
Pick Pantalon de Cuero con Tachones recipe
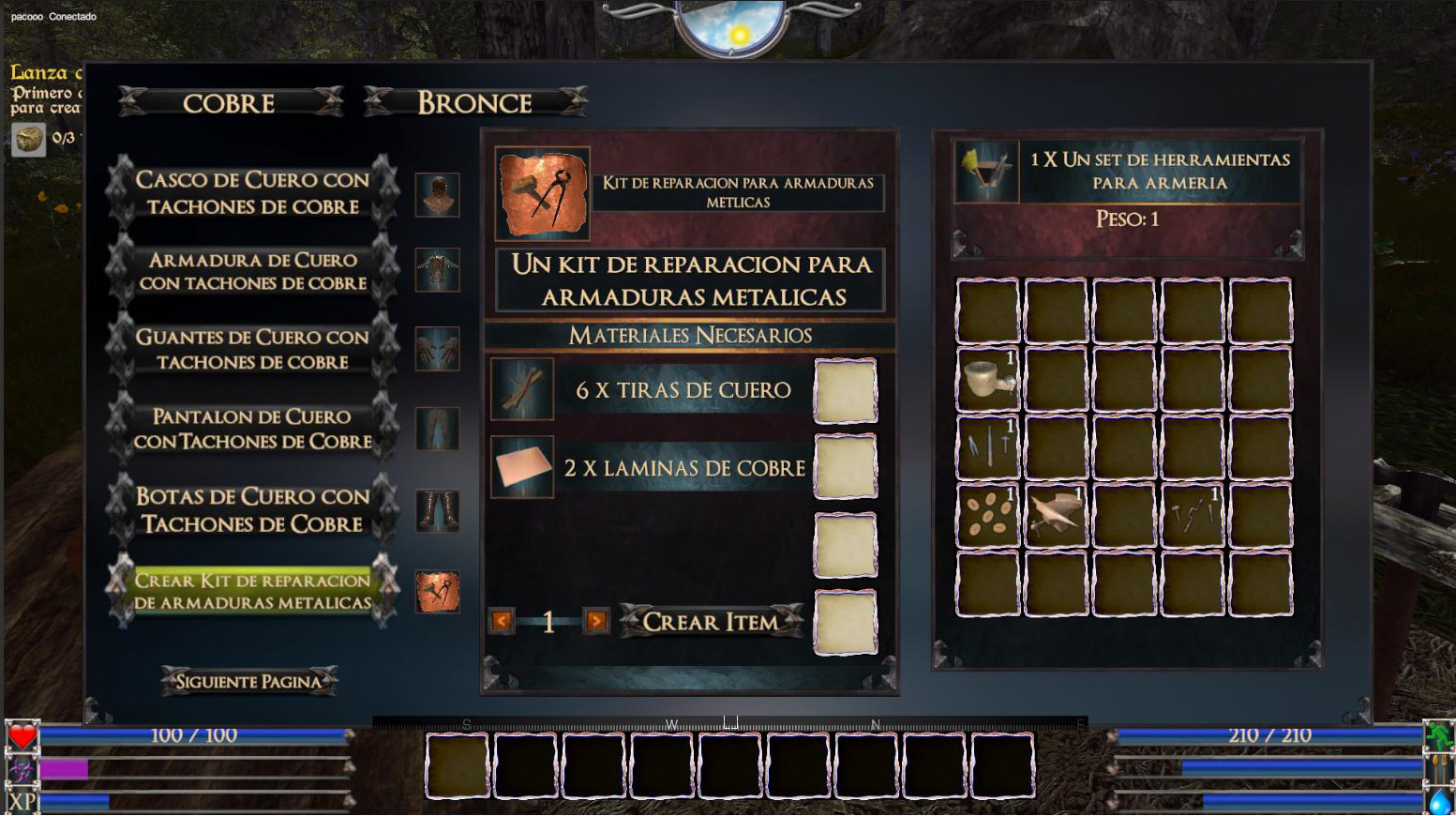click(252, 429)
